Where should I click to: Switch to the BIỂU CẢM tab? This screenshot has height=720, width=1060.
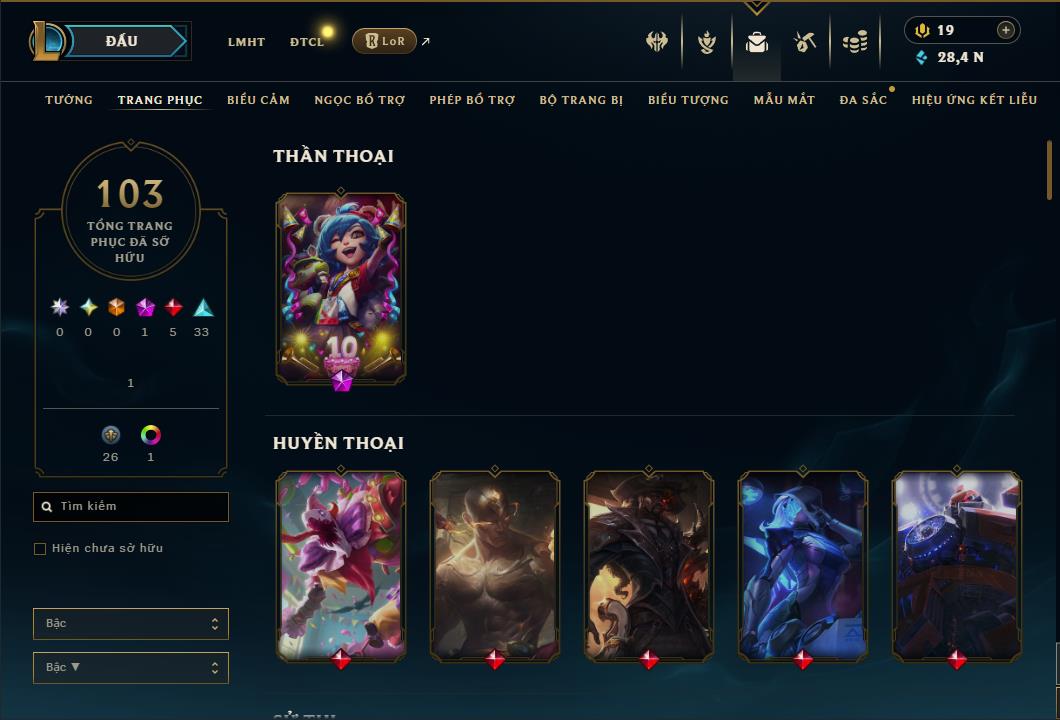258,100
